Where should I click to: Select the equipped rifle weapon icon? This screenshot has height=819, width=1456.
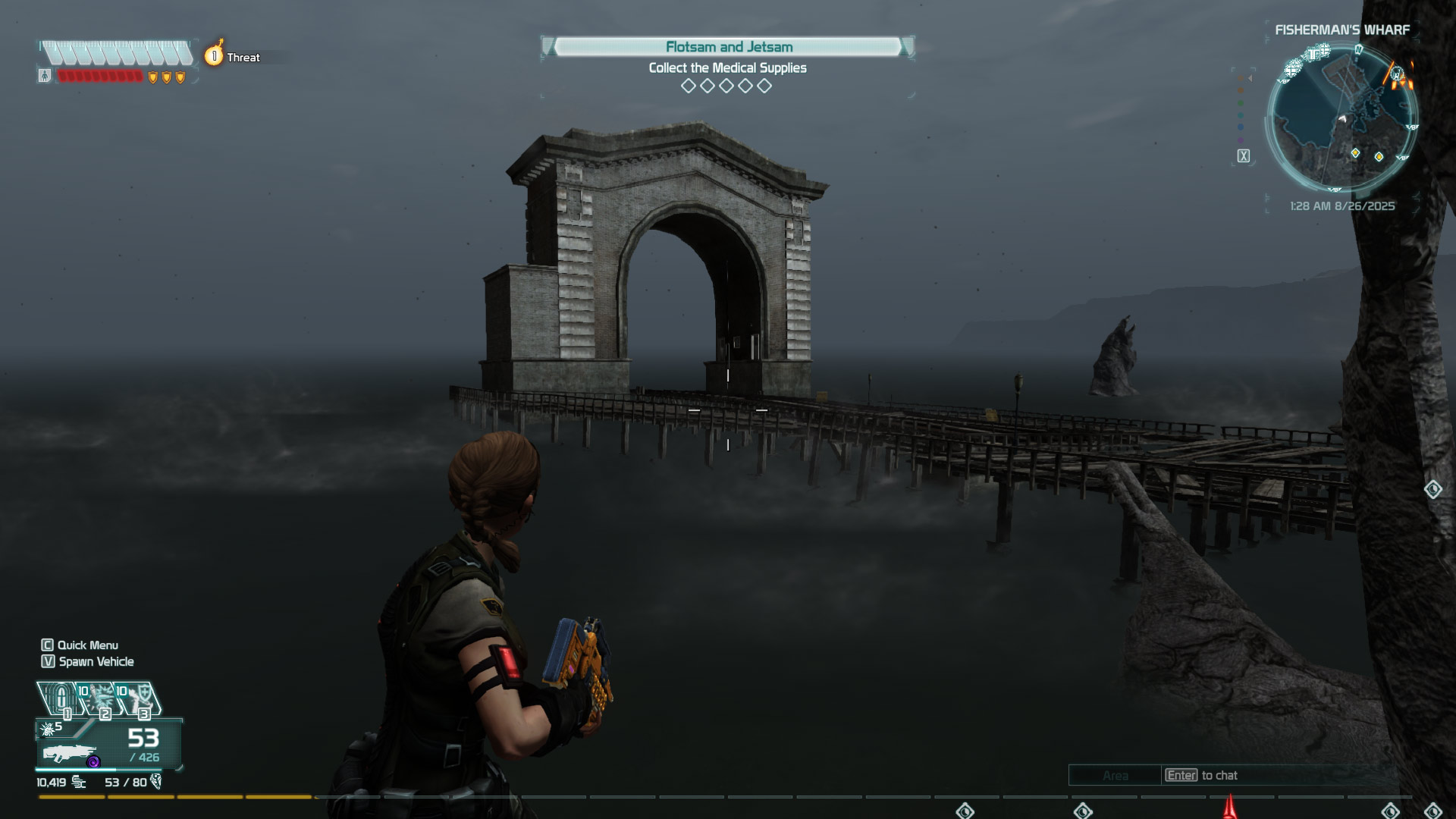click(x=70, y=754)
